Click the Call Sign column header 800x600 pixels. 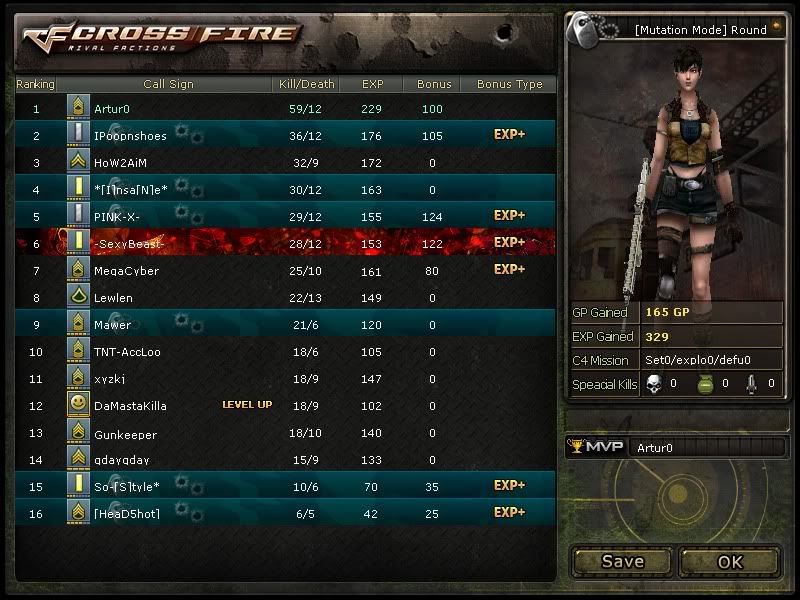click(x=168, y=84)
